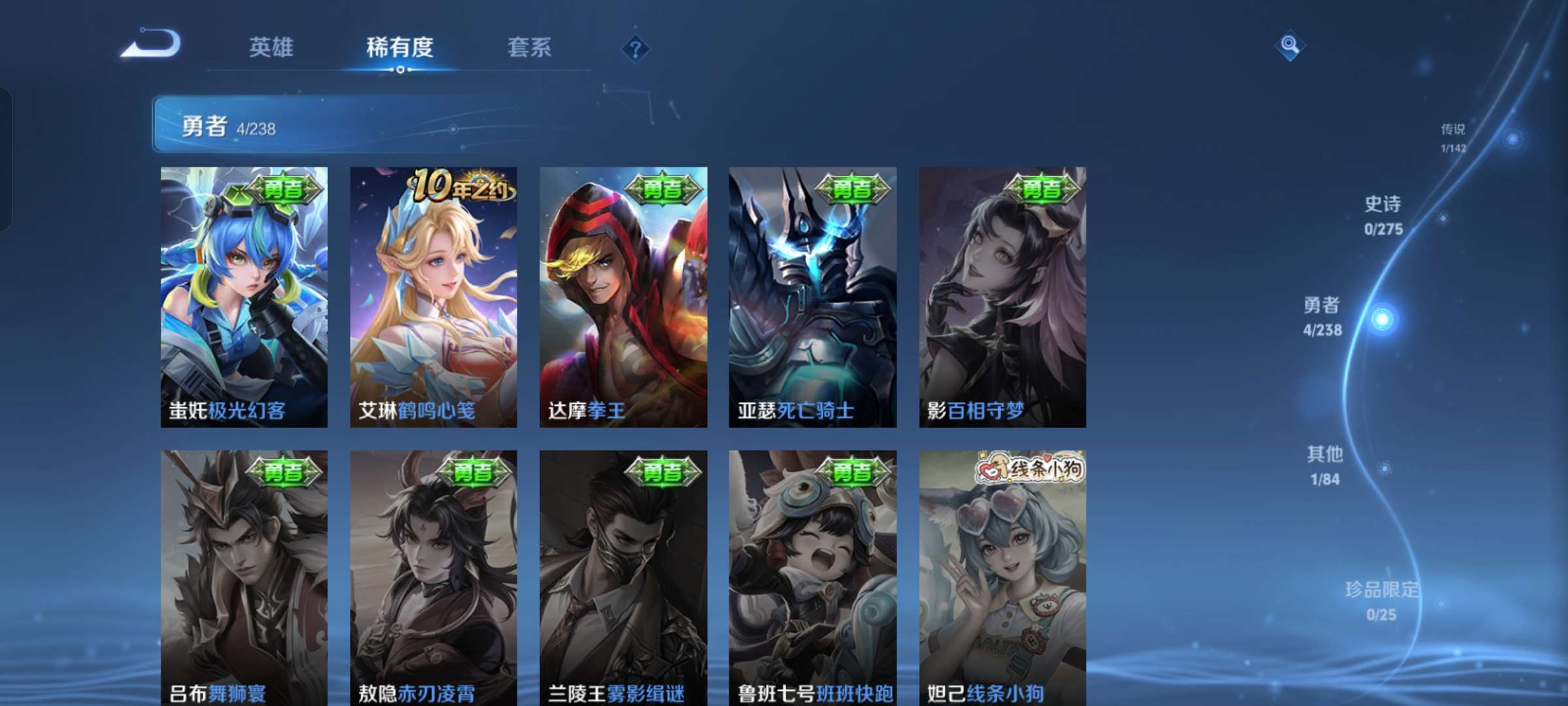
Task: Switch to the 套系 tab
Action: 529,47
